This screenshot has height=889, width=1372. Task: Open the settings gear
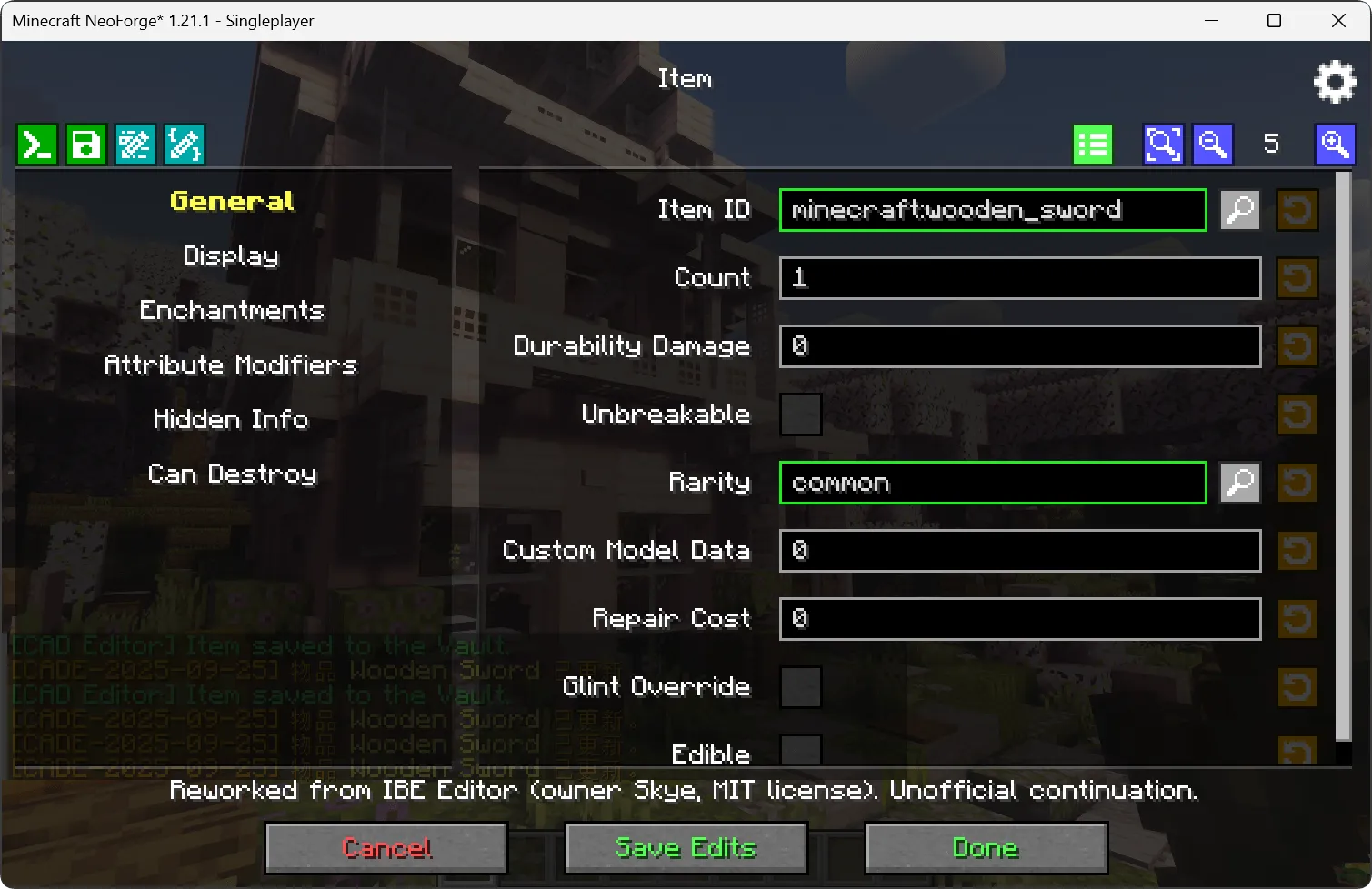1335,81
